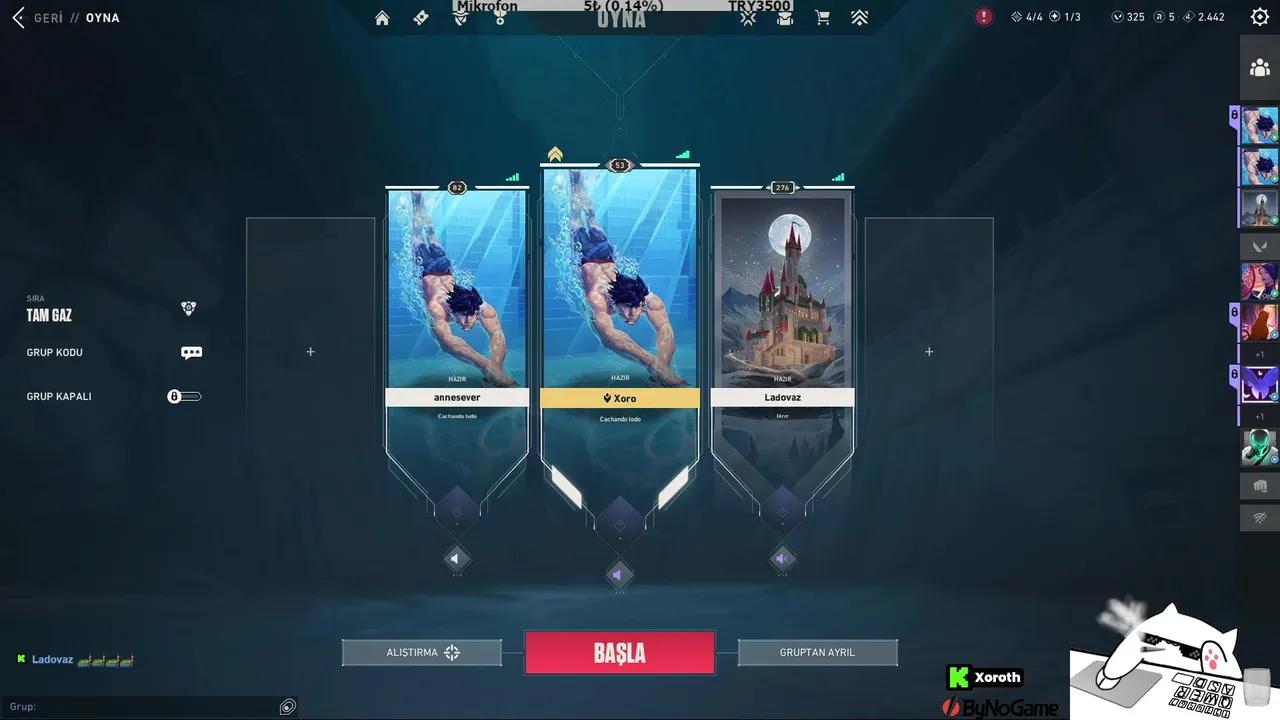Click the red alert notification icon
This screenshot has height=720, width=1280.
(x=983, y=17)
